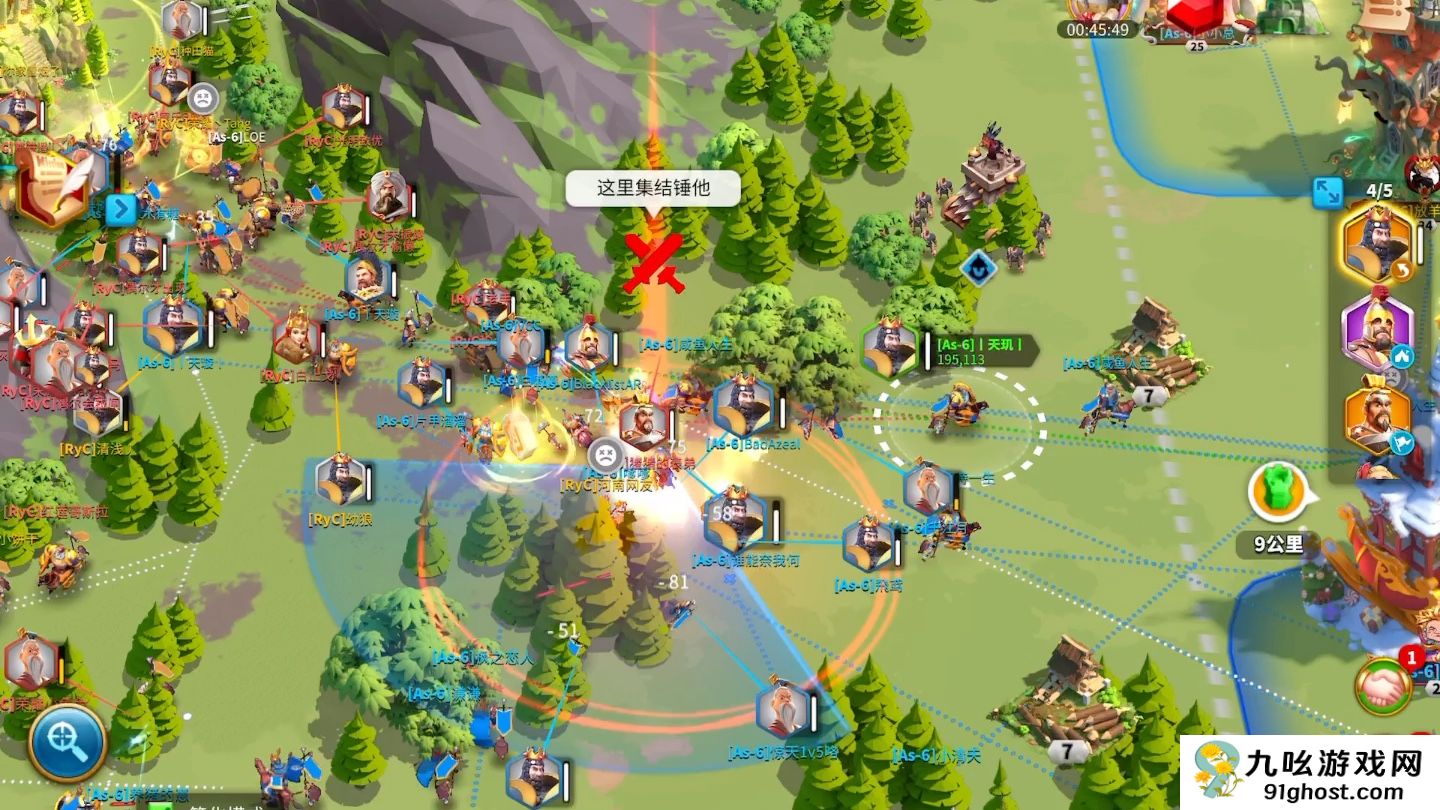Open the alliance handshake button
1440x810 pixels.
click(1383, 686)
